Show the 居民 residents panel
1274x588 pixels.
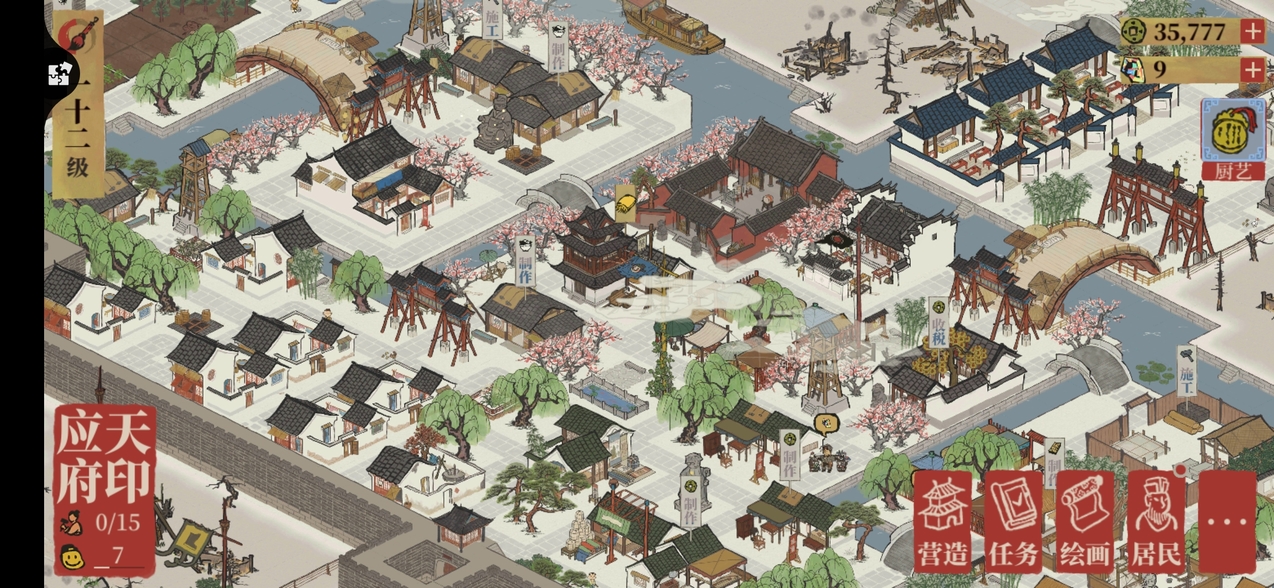(x=1156, y=521)
